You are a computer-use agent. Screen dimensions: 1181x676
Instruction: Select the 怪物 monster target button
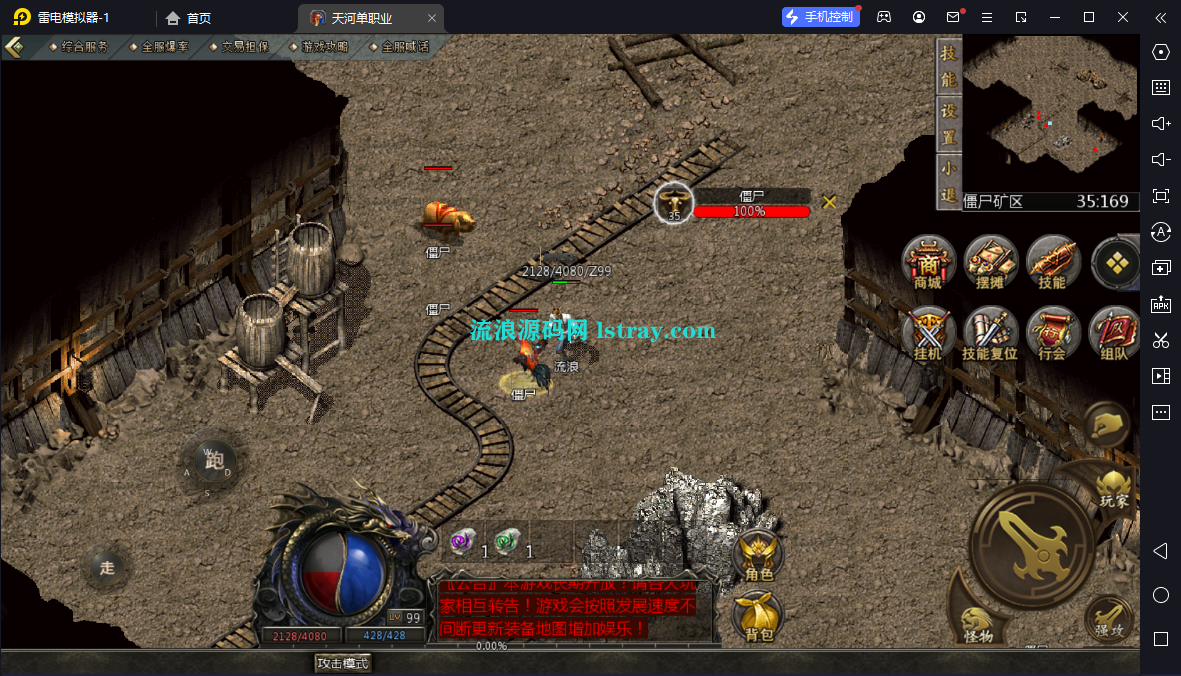(x=977, y=622)
